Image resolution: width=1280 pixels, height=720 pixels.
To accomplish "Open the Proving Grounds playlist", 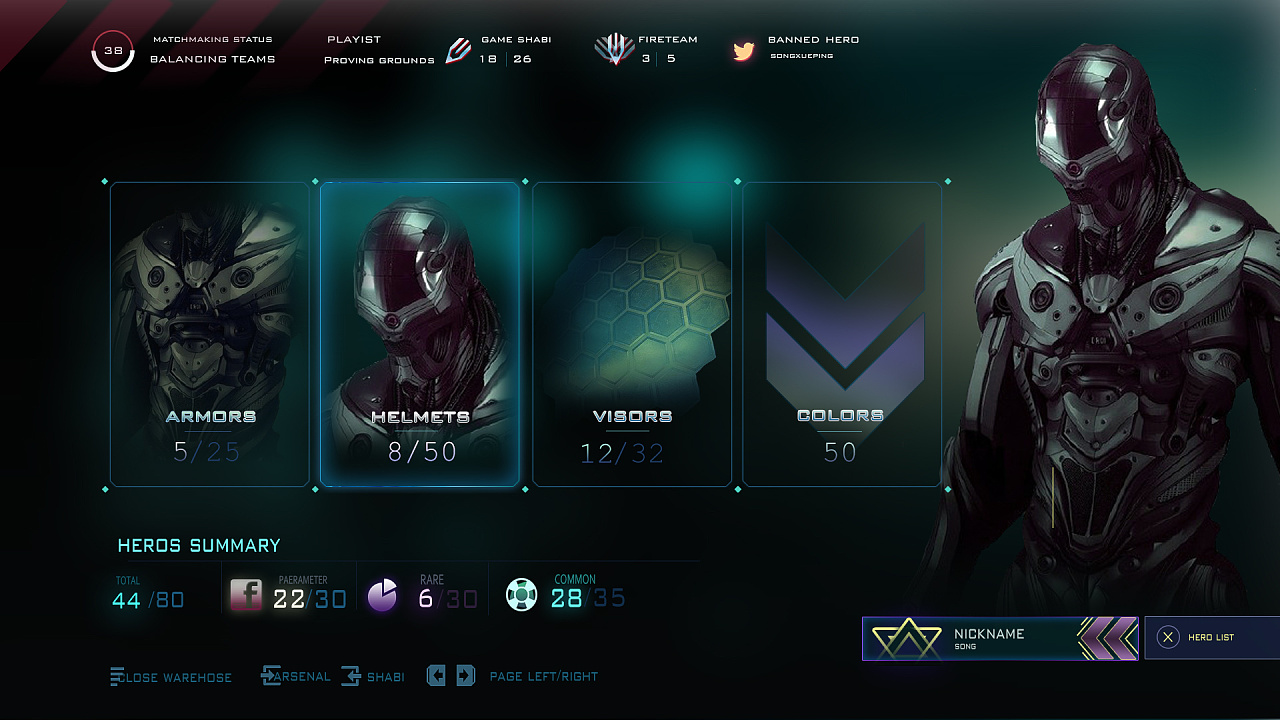I will [x=379, y=60].
